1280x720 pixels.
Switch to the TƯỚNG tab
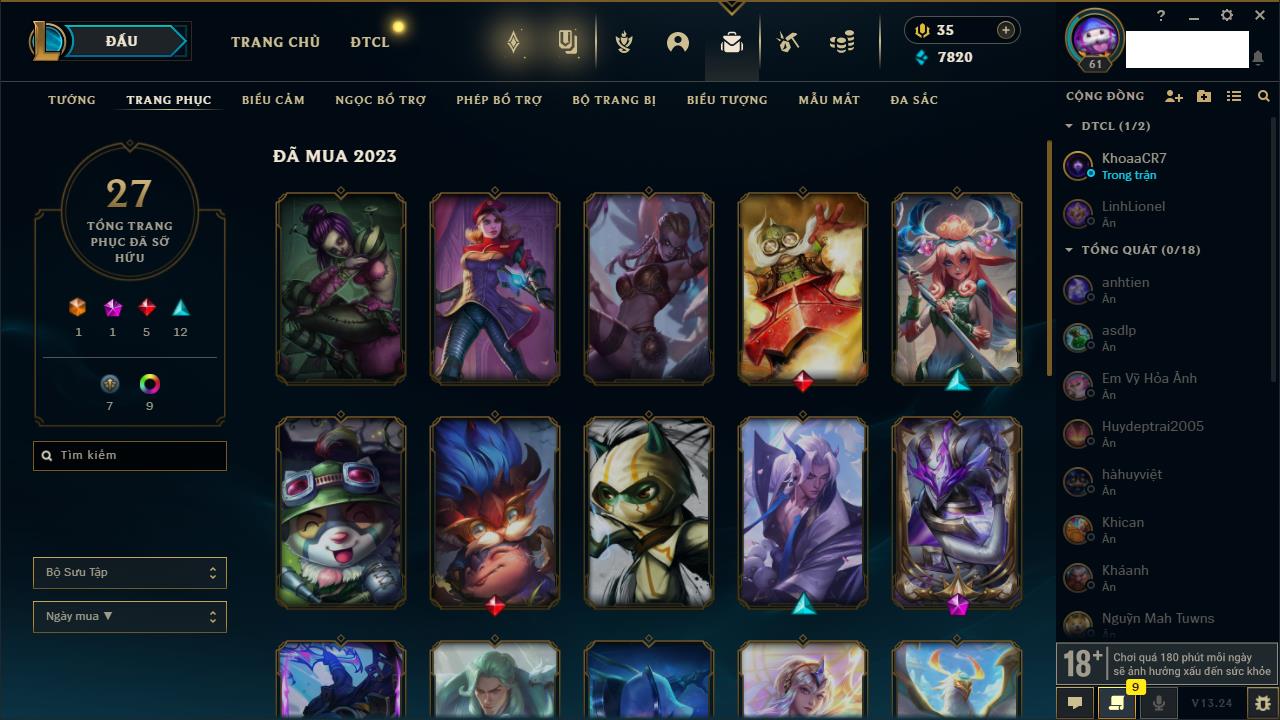point(72,100)
